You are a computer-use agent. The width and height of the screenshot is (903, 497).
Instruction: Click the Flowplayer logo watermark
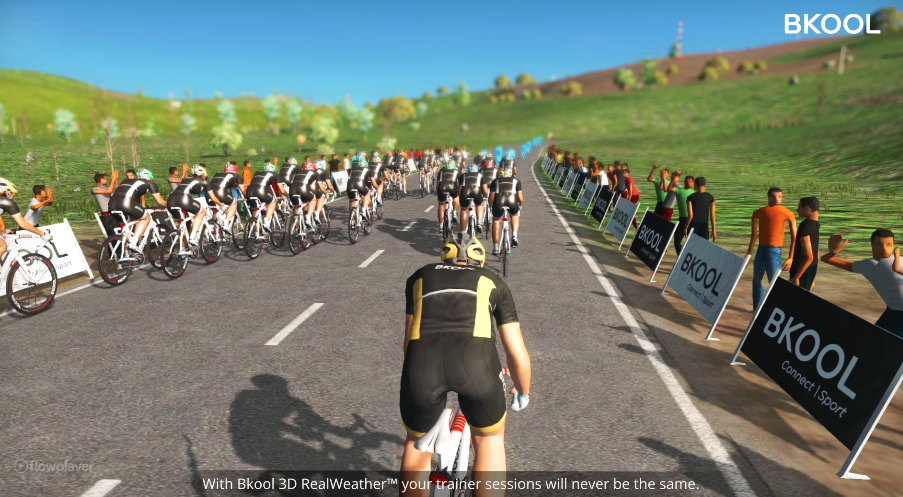click(53, 465)
